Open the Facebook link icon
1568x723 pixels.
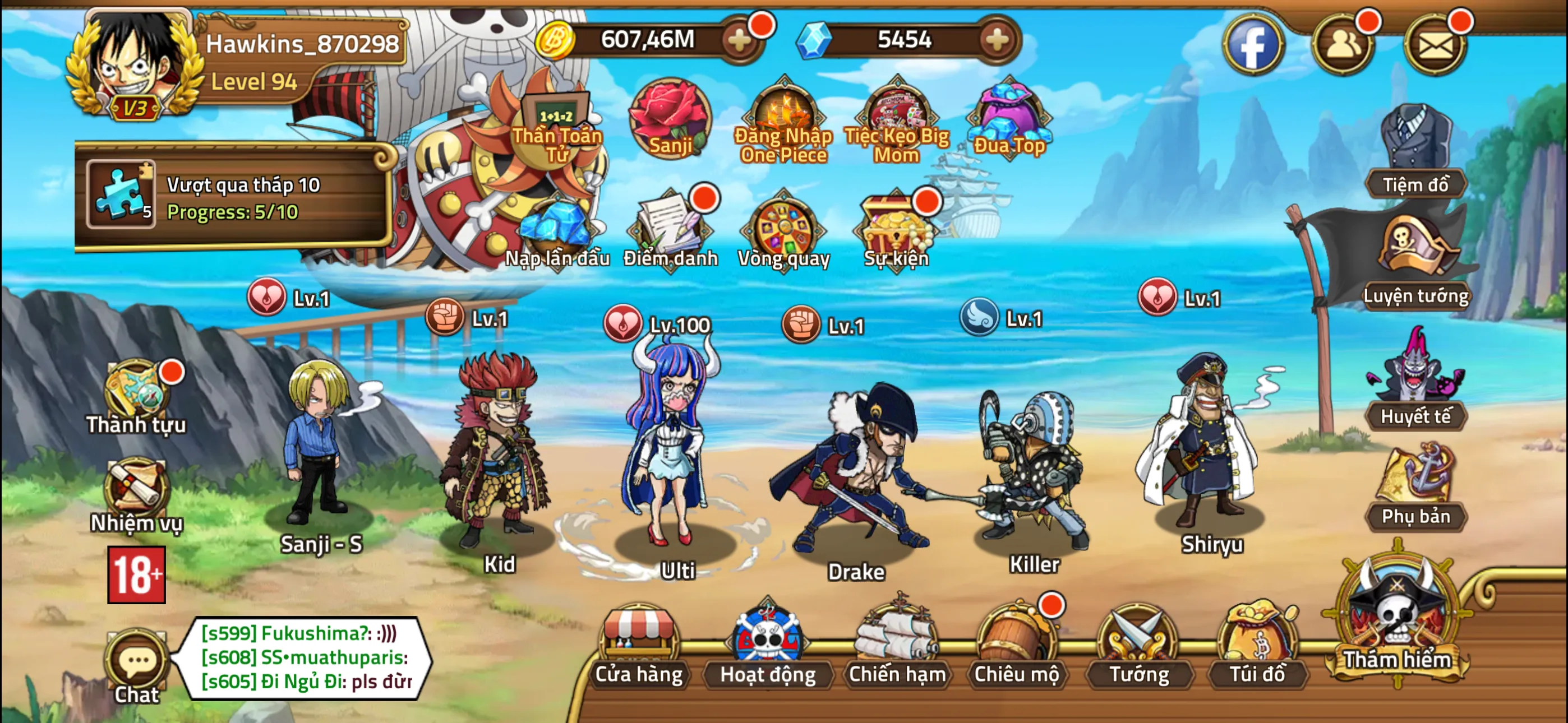(x=1254, y=45)
